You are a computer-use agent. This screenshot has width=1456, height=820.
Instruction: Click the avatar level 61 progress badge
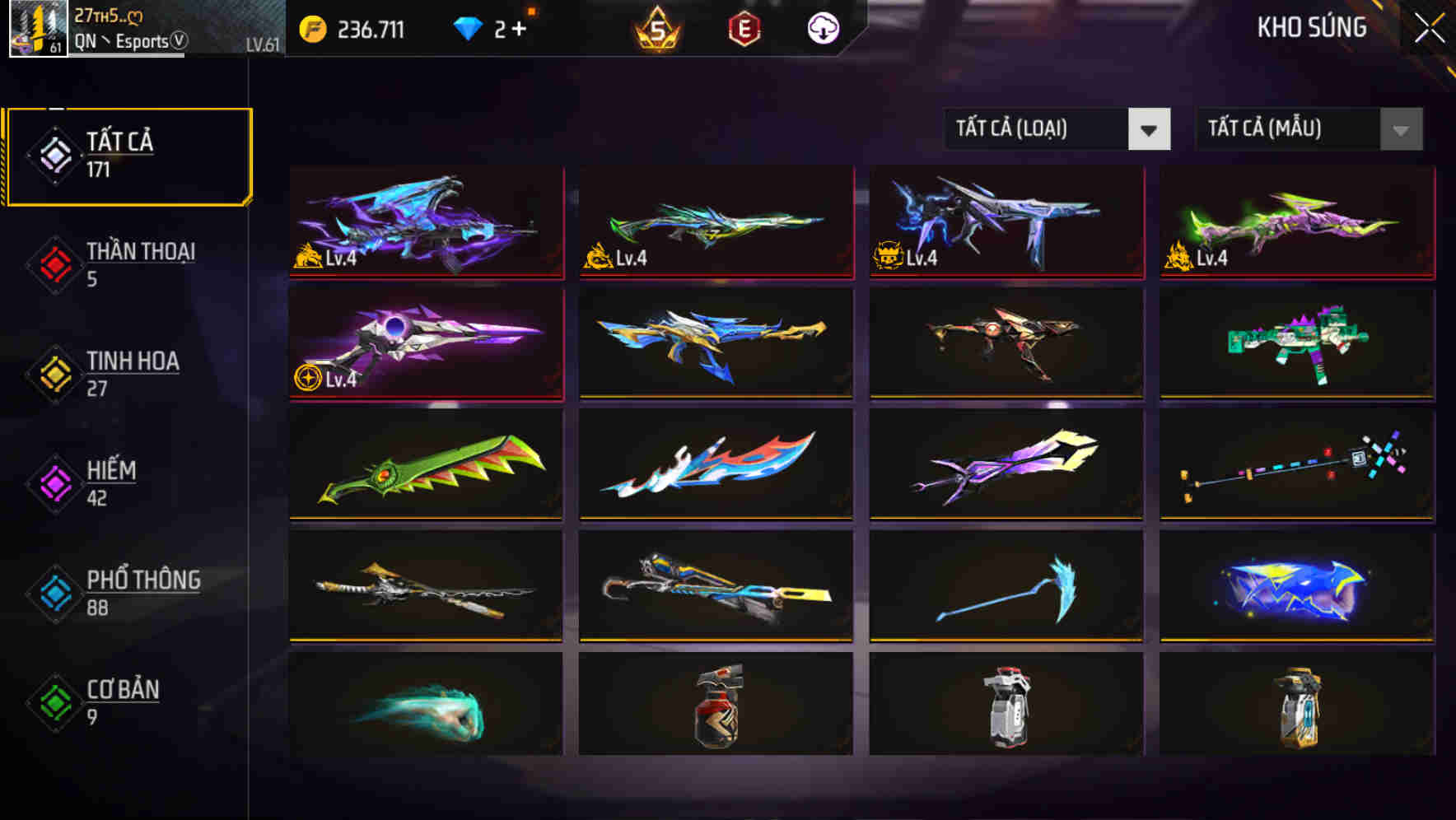[54, 48]
